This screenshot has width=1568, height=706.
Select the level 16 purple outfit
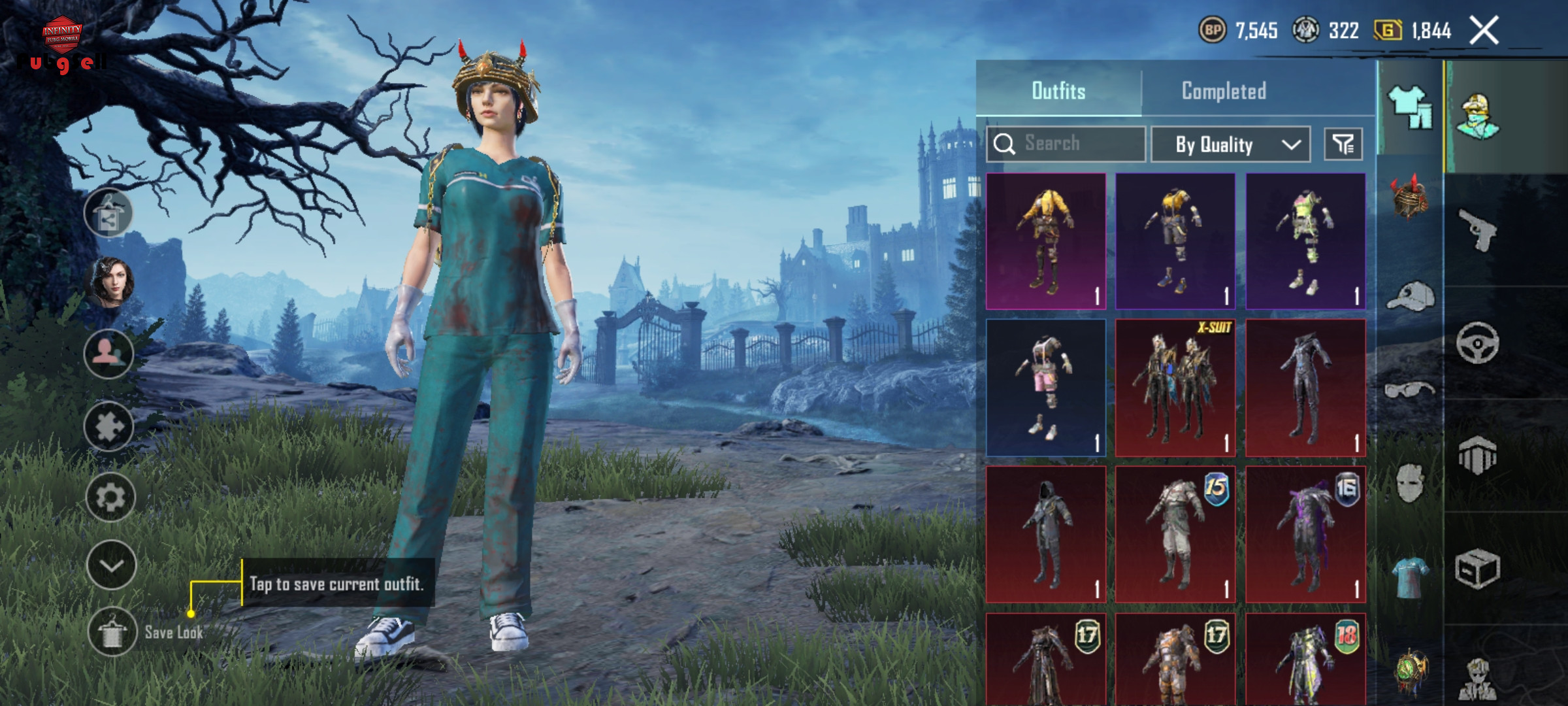(1305, 534)
